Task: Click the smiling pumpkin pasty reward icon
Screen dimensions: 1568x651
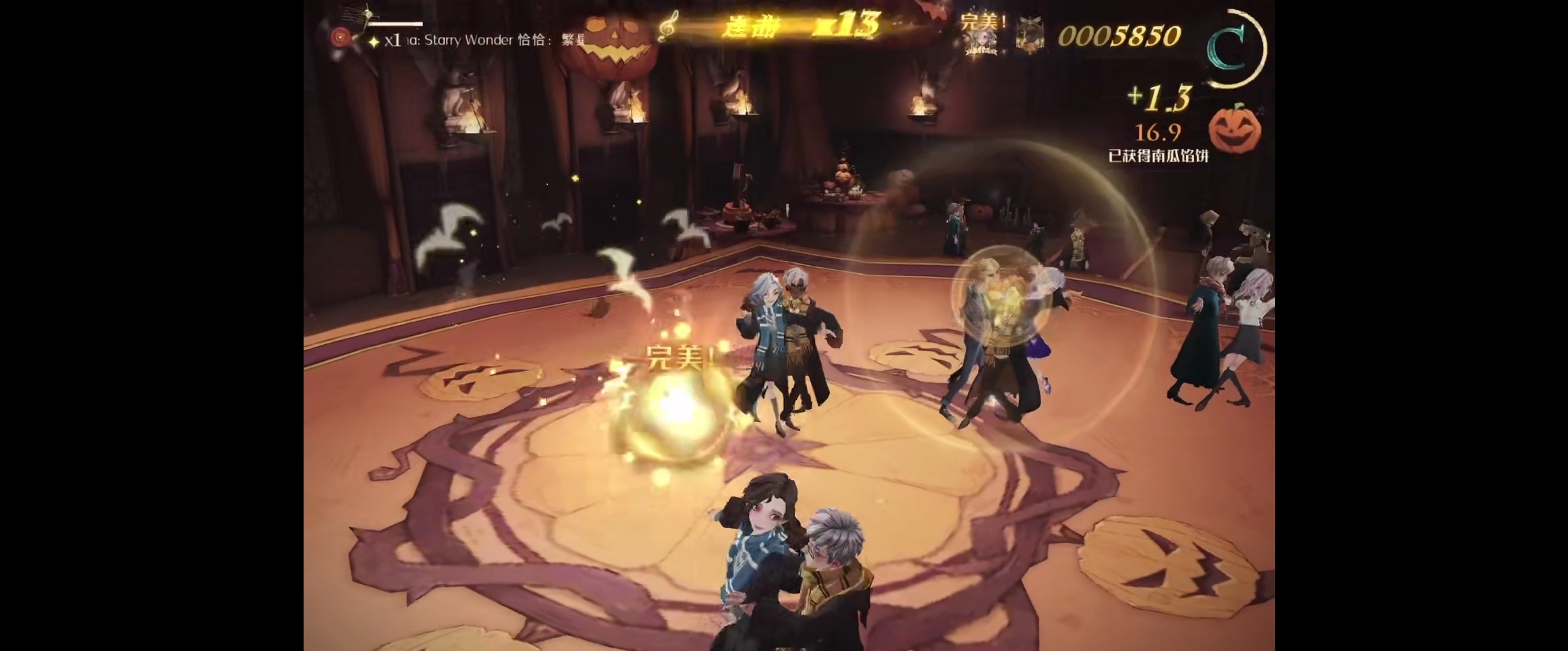Action: [1234, 128]
